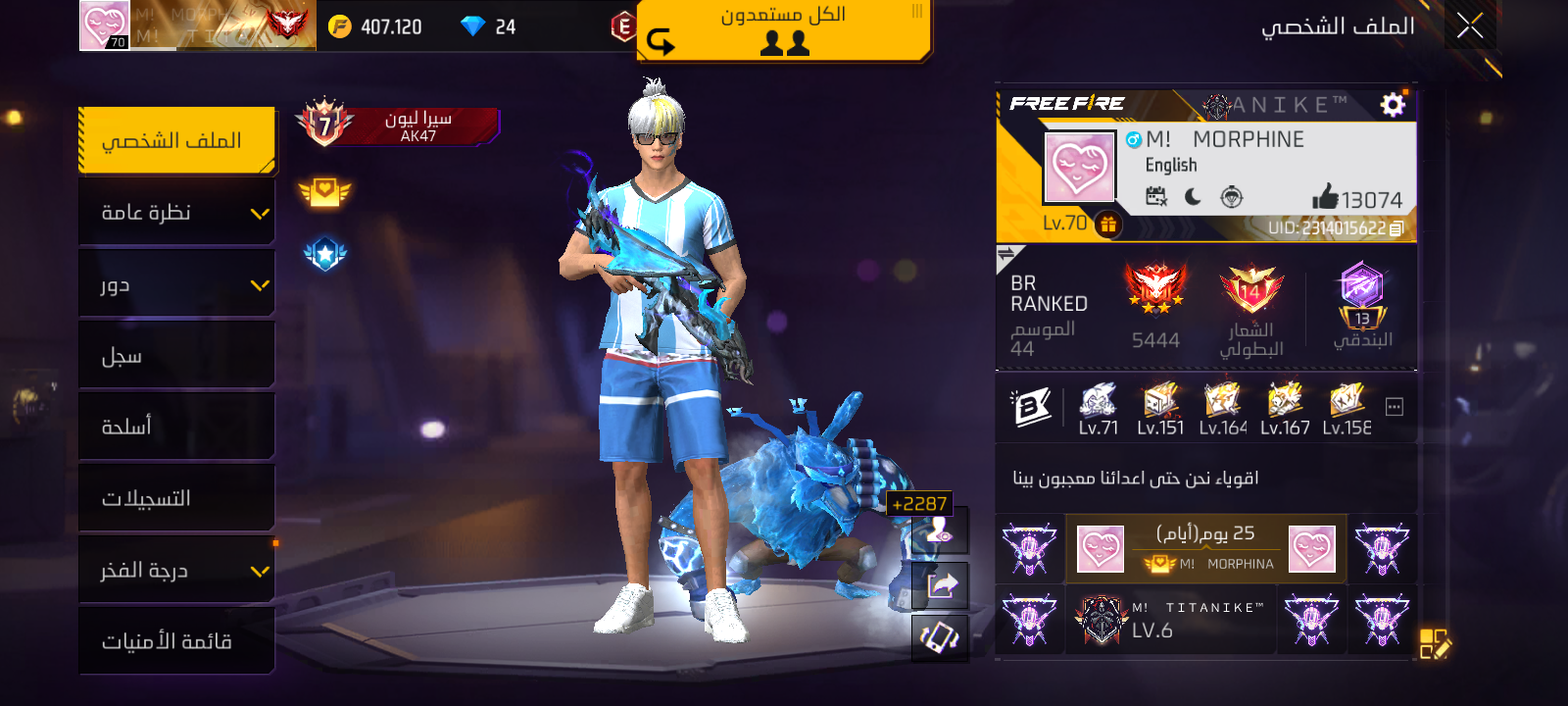Select the الملف الشخصي profile tab

coord(176,141)
